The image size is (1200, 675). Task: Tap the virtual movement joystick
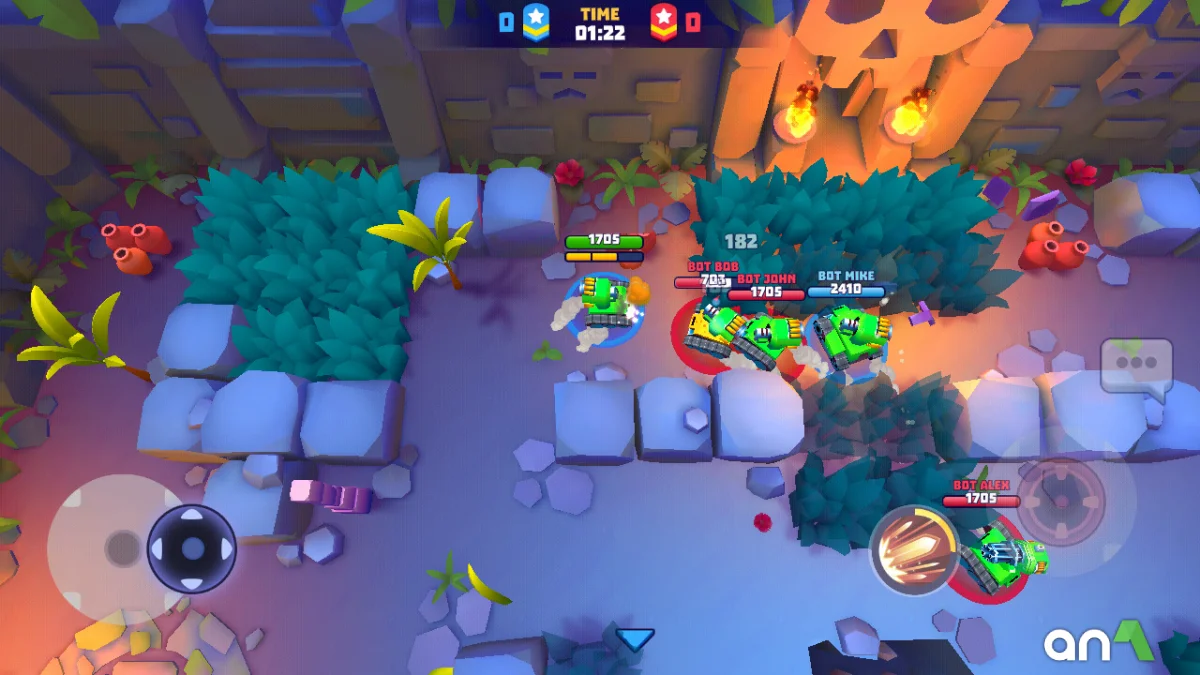point(191,548)
